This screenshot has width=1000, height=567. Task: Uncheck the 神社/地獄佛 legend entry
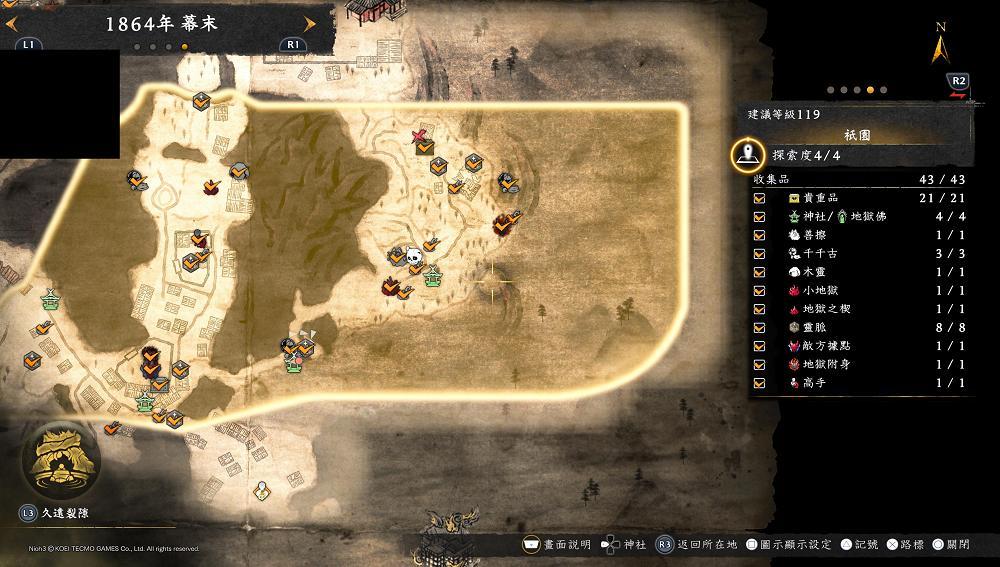760,216
